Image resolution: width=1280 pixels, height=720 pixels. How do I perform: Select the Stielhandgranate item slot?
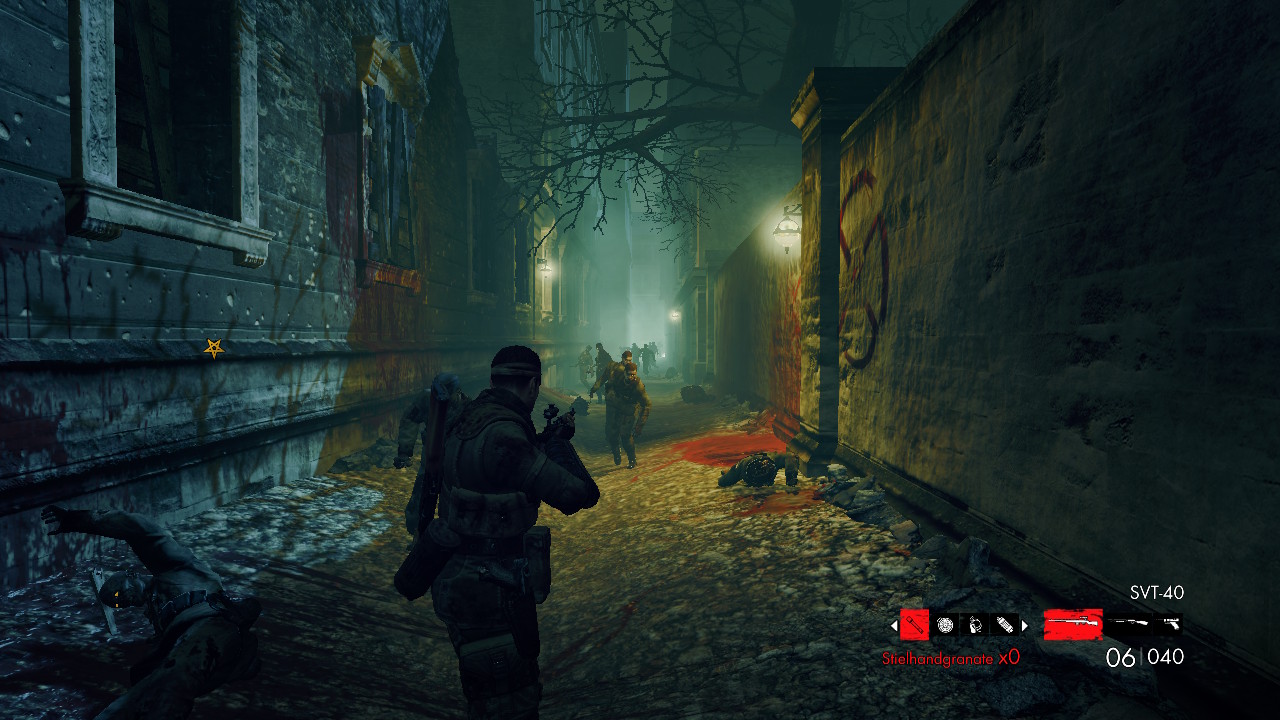(x=914, y=625)
